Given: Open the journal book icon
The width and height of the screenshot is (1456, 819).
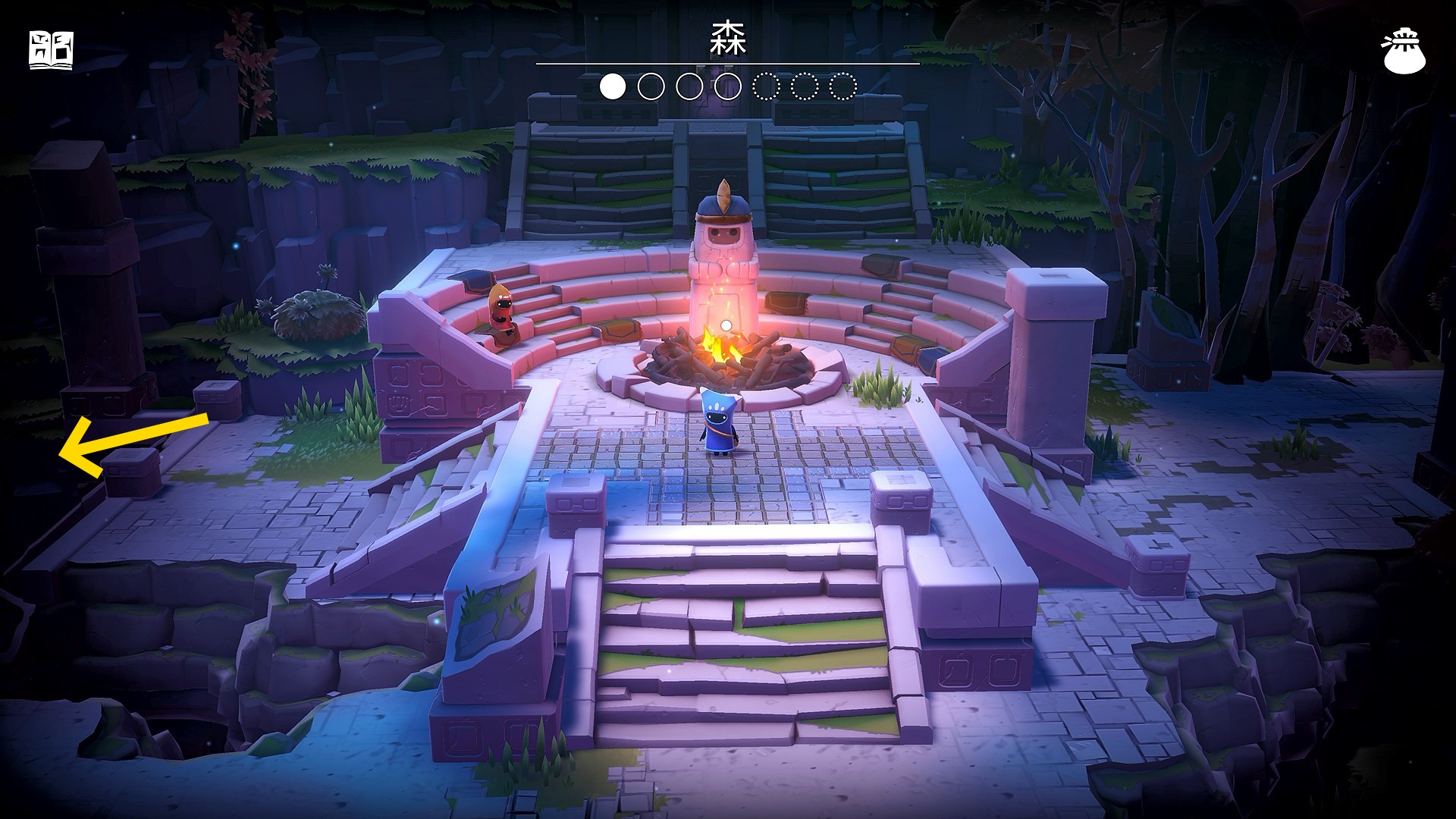Looking at the screenshot, I should tap(51, 51).
